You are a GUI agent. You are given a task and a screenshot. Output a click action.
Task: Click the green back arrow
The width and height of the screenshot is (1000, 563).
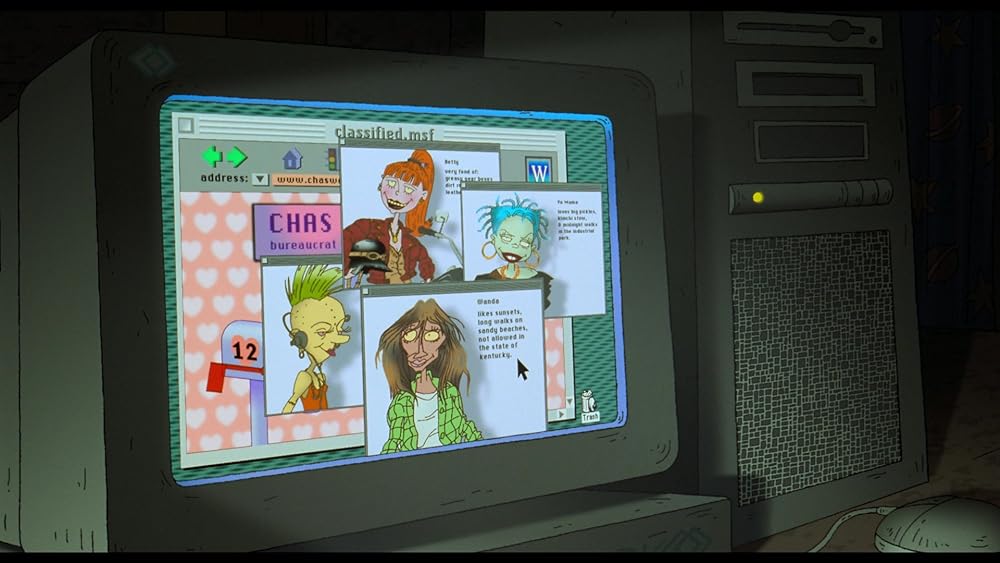coord(212,156)
